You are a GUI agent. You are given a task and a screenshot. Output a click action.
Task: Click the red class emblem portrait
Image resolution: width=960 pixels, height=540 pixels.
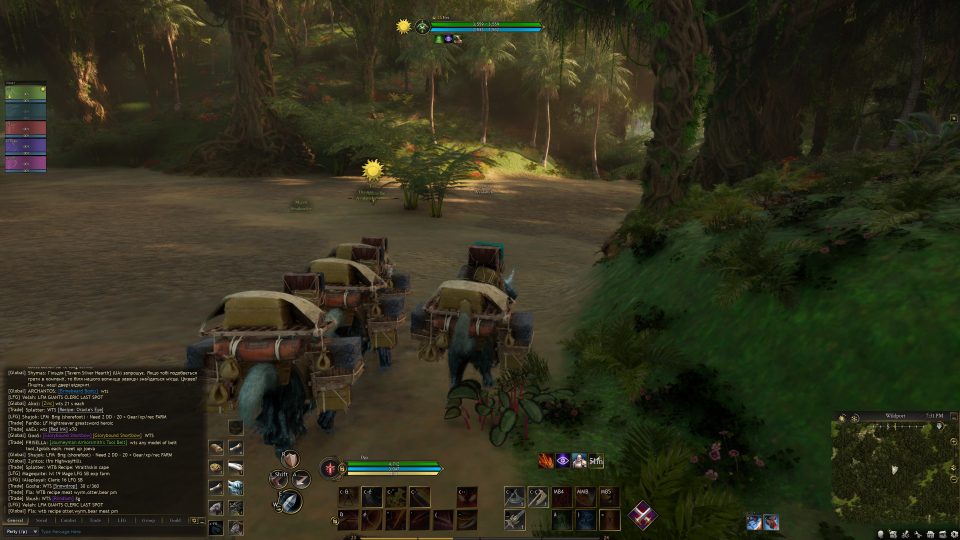coord(332,467)
